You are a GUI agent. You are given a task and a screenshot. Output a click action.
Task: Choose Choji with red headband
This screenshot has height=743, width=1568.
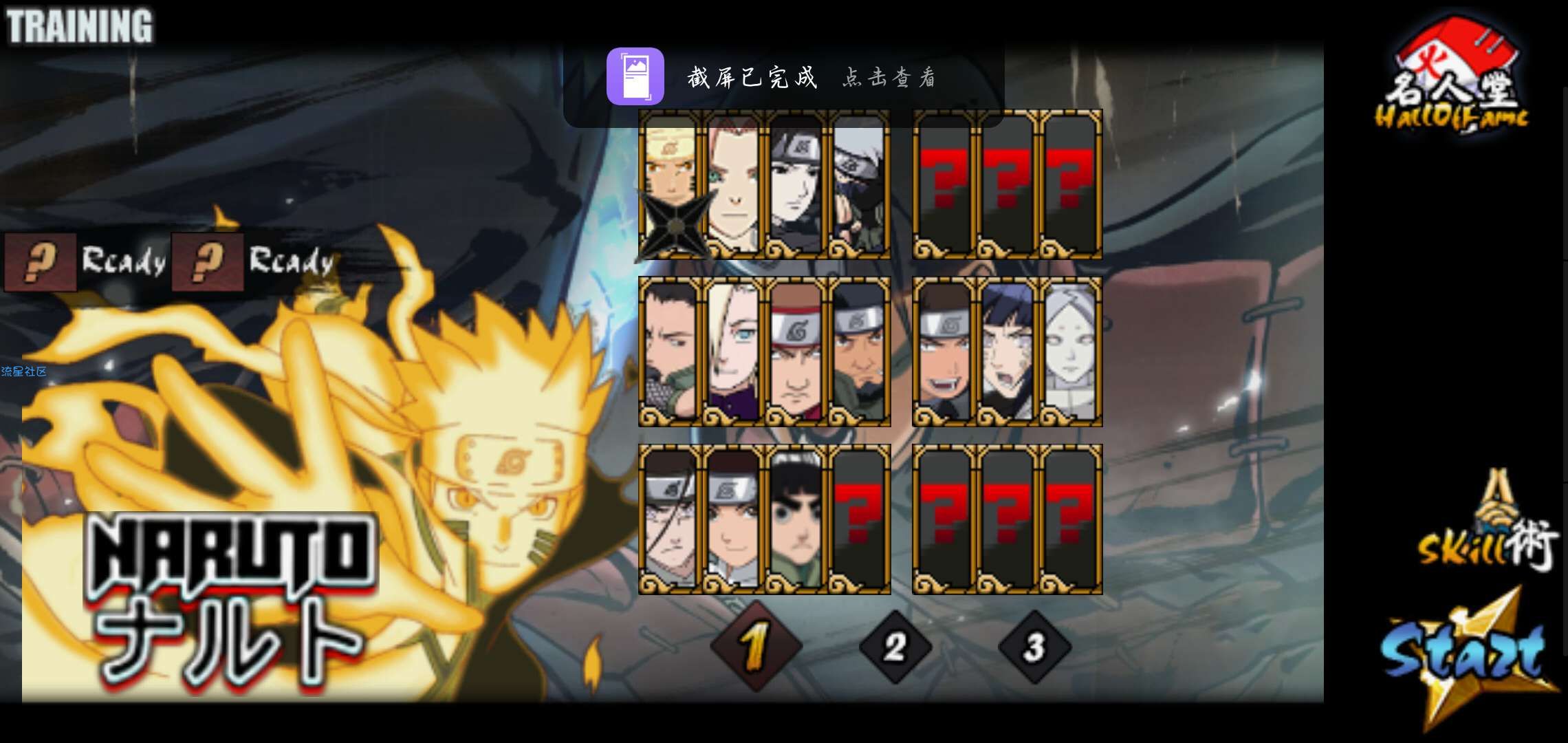tap(796, 352)
